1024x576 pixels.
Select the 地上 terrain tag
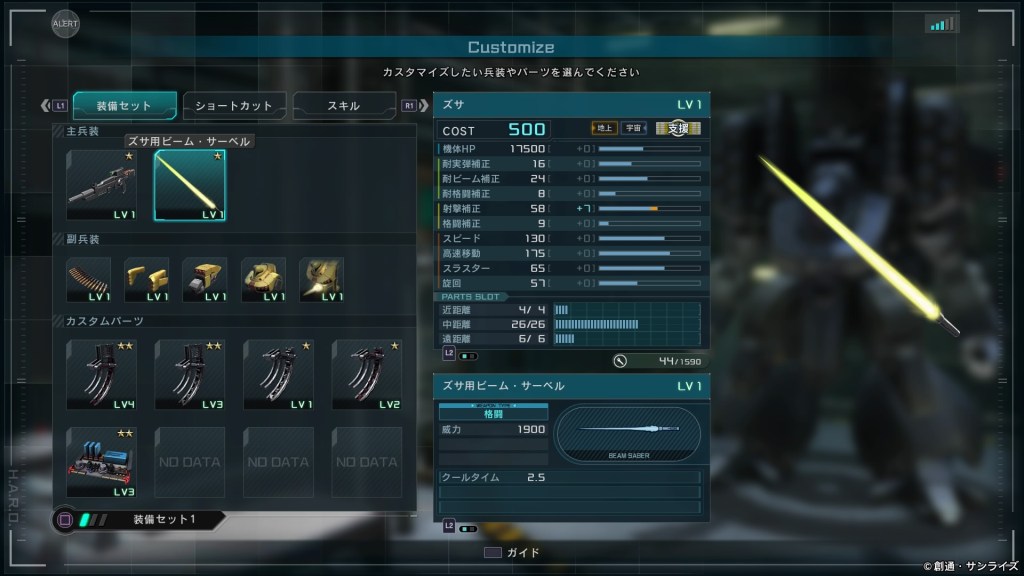pyautogui.click(x=604, y=128)
